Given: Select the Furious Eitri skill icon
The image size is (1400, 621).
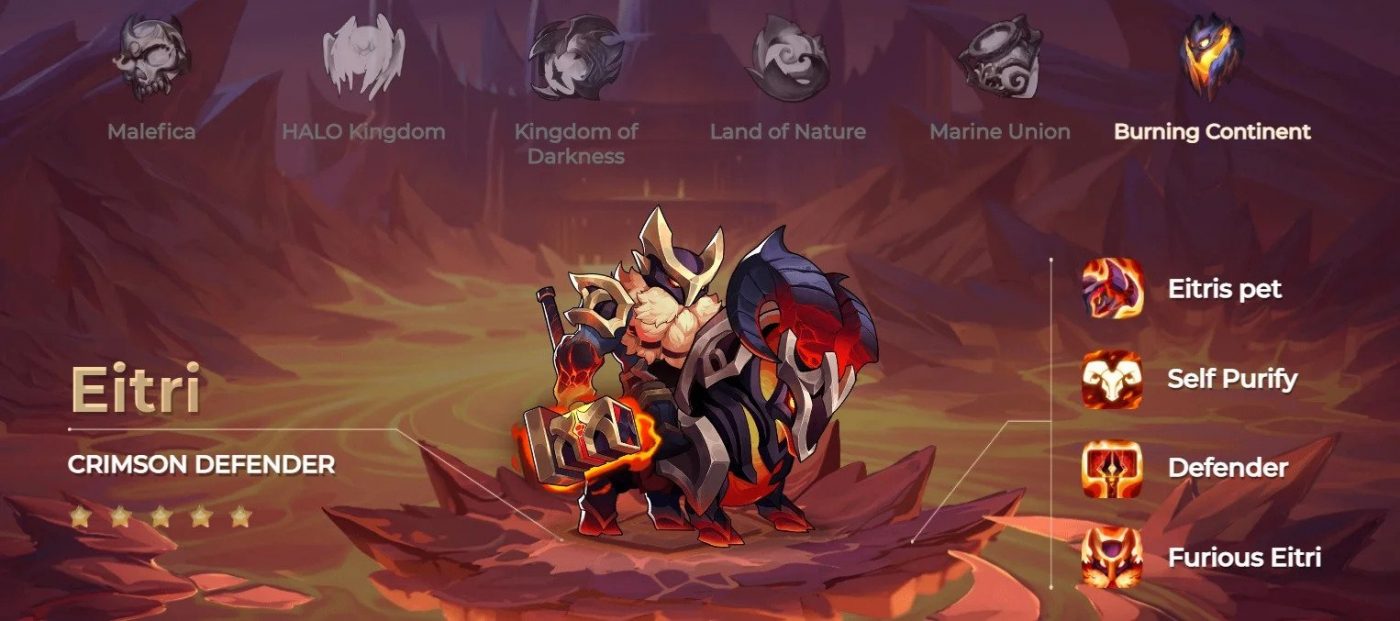Looking at the screenshot, I should [x=1112, y=557].
